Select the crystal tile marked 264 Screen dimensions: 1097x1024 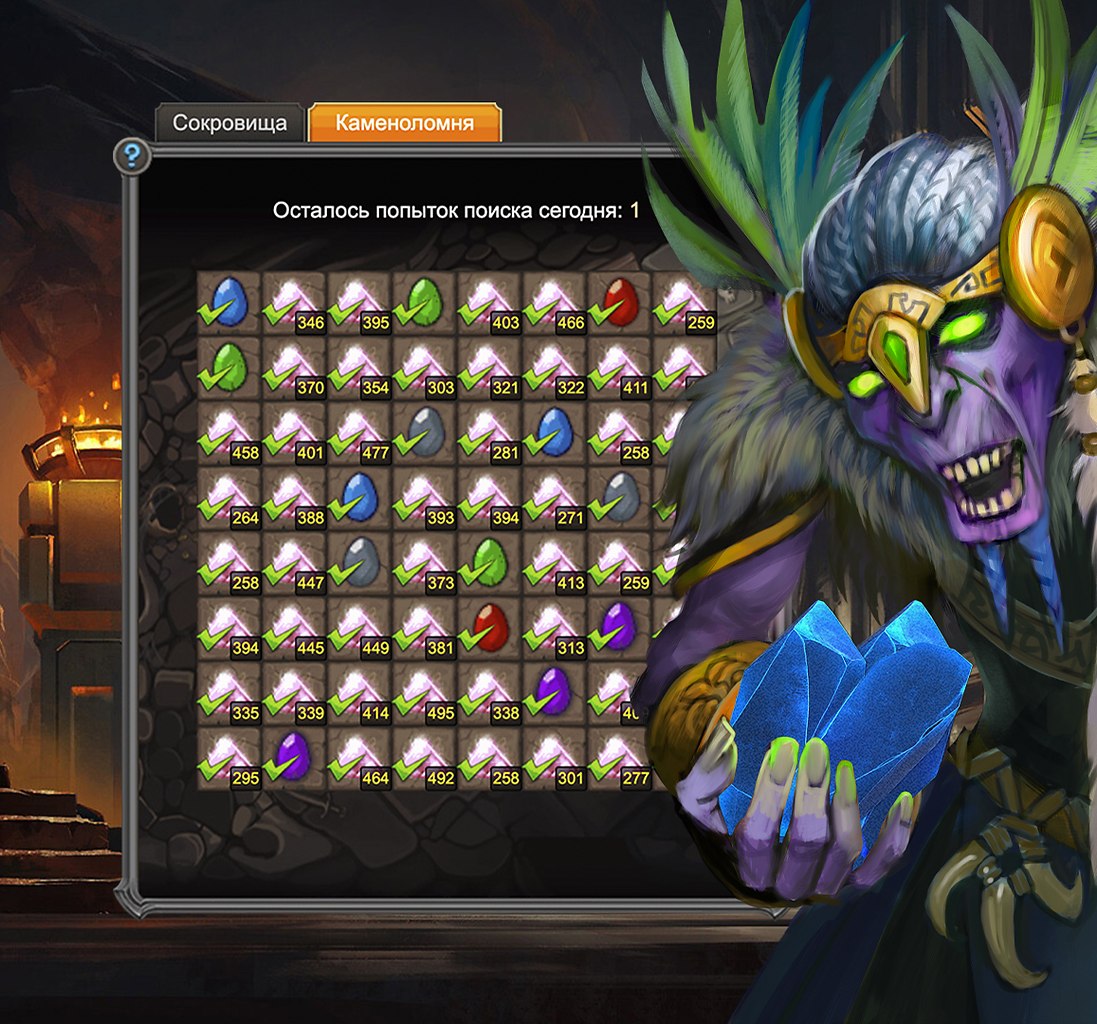click(229, 498)
